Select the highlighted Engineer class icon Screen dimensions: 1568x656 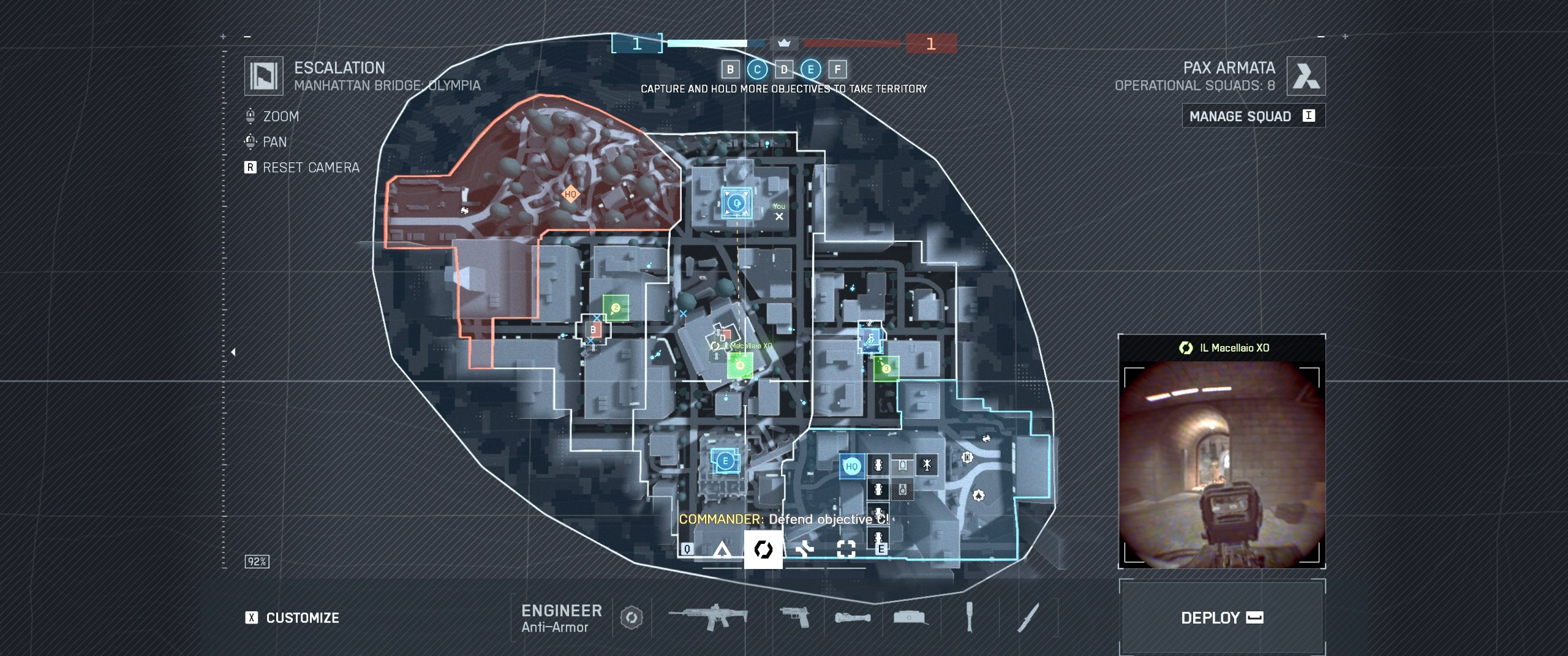[763, 549]
